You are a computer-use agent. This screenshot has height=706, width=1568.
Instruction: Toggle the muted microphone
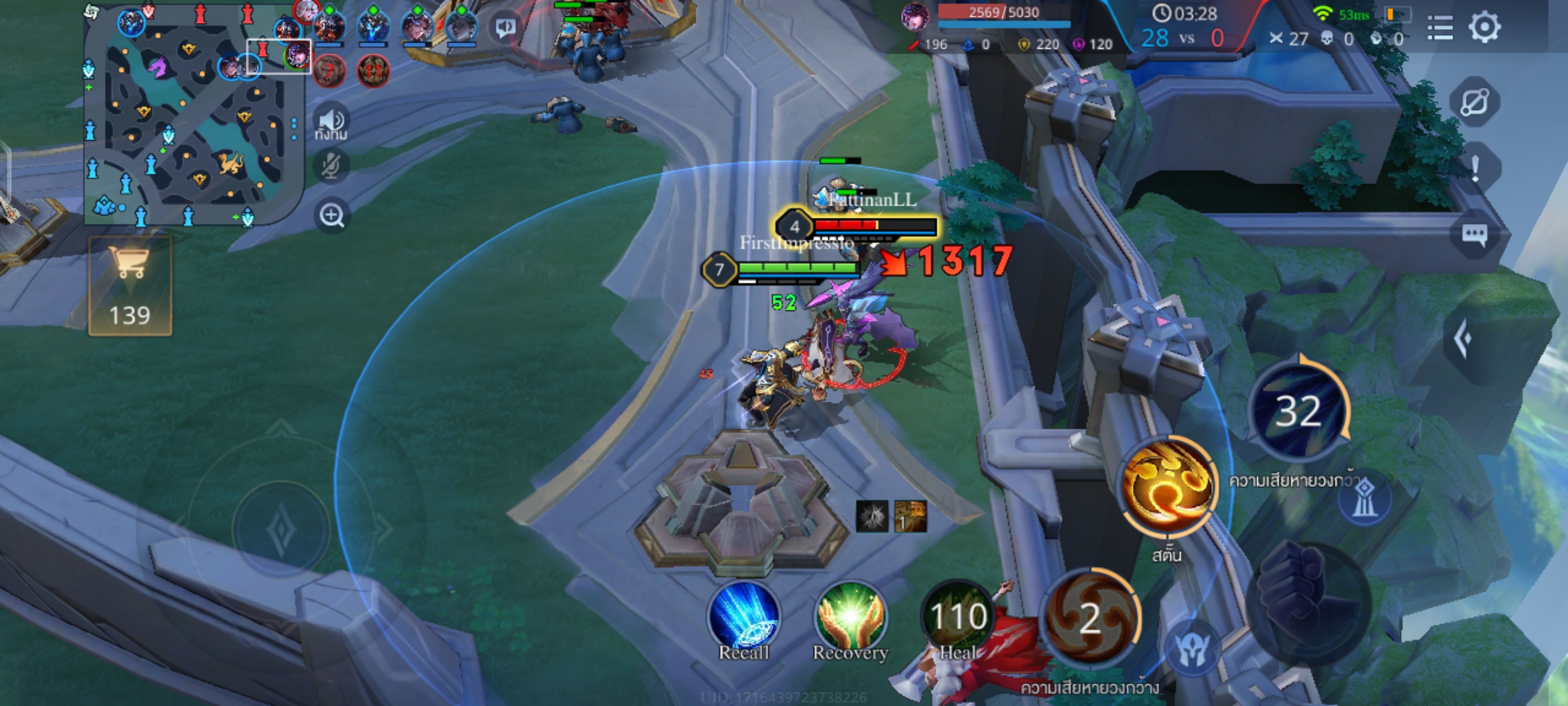331,166
